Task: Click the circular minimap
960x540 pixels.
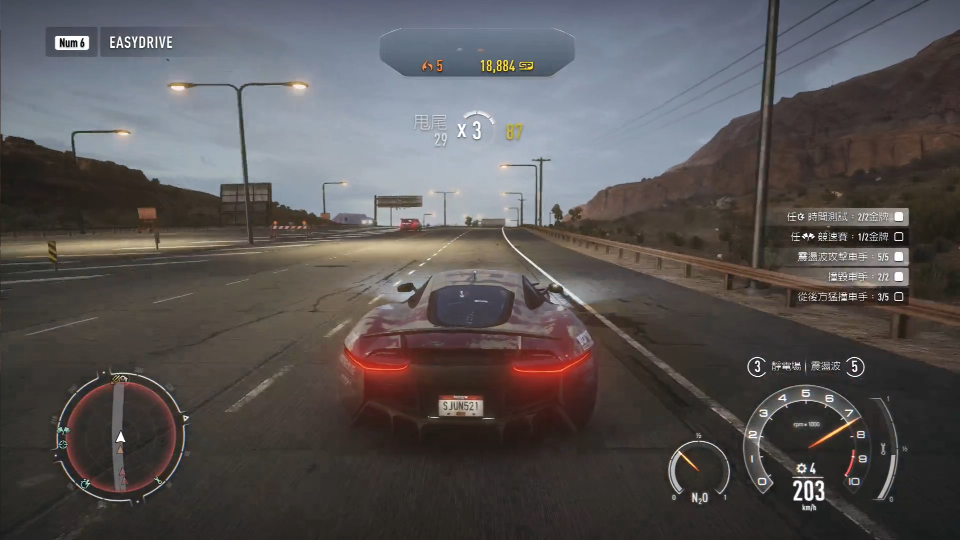Action: (x=120, y=433)
